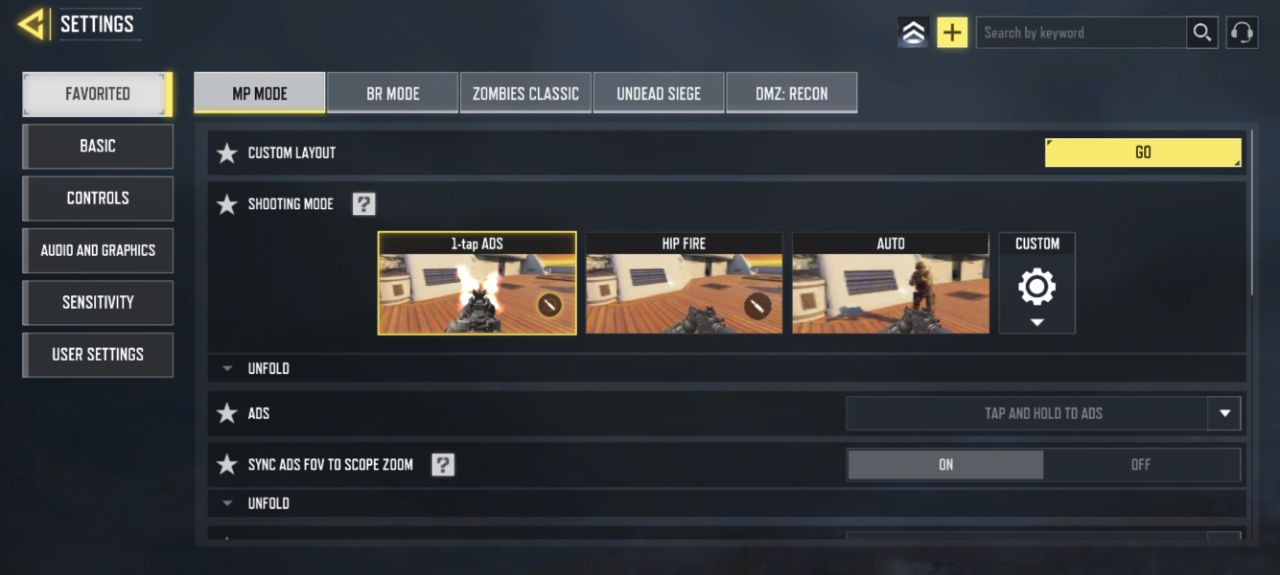
Task: Select the Auto shooting mode
Action: [890, 284]
